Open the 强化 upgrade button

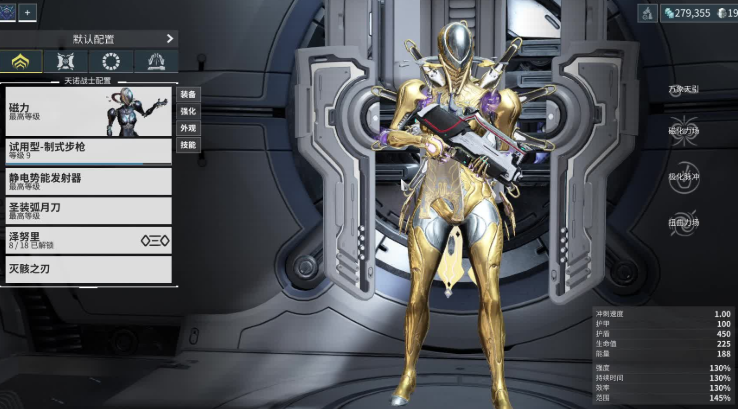point(188,111)
